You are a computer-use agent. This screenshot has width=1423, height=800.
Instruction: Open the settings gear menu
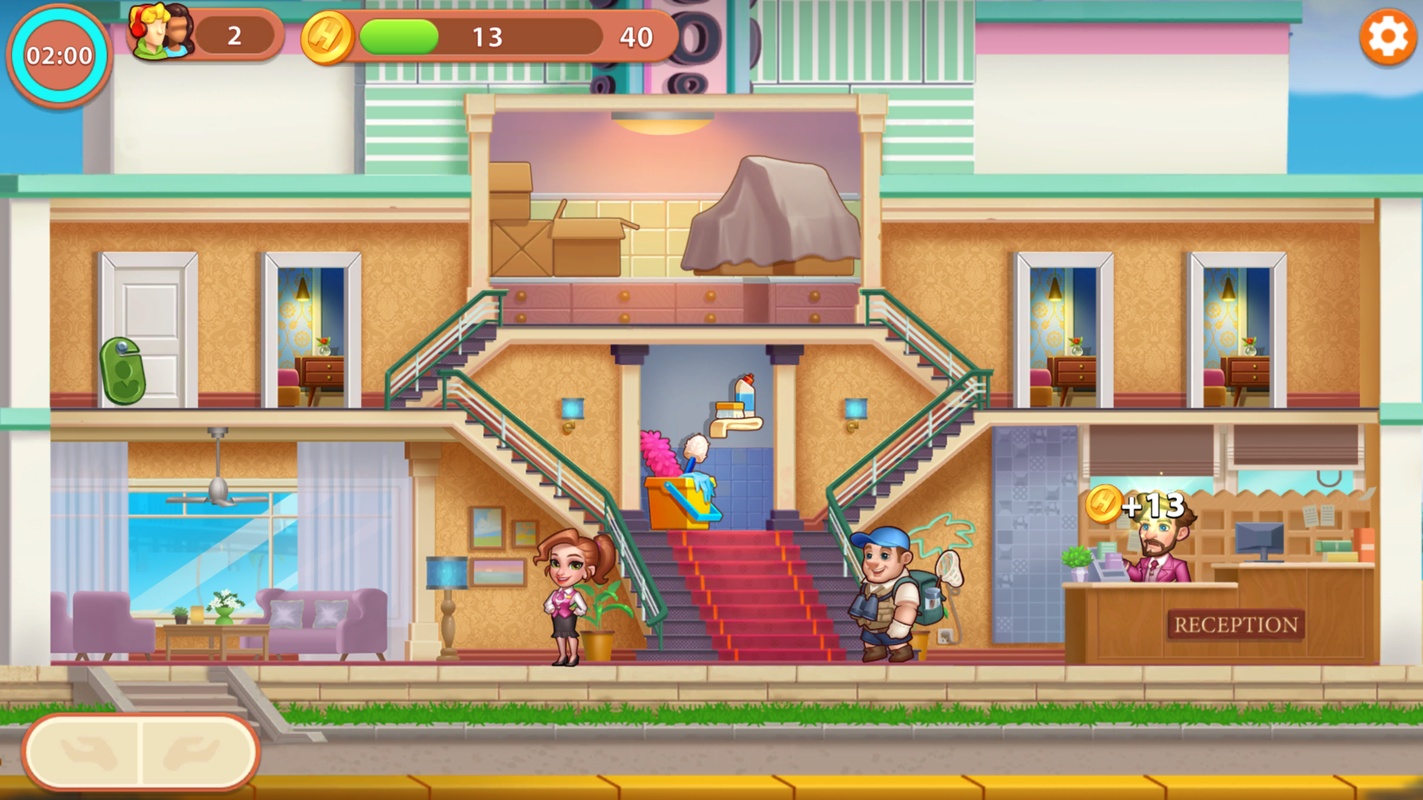pyautogui.click(x=1387, y=38)
